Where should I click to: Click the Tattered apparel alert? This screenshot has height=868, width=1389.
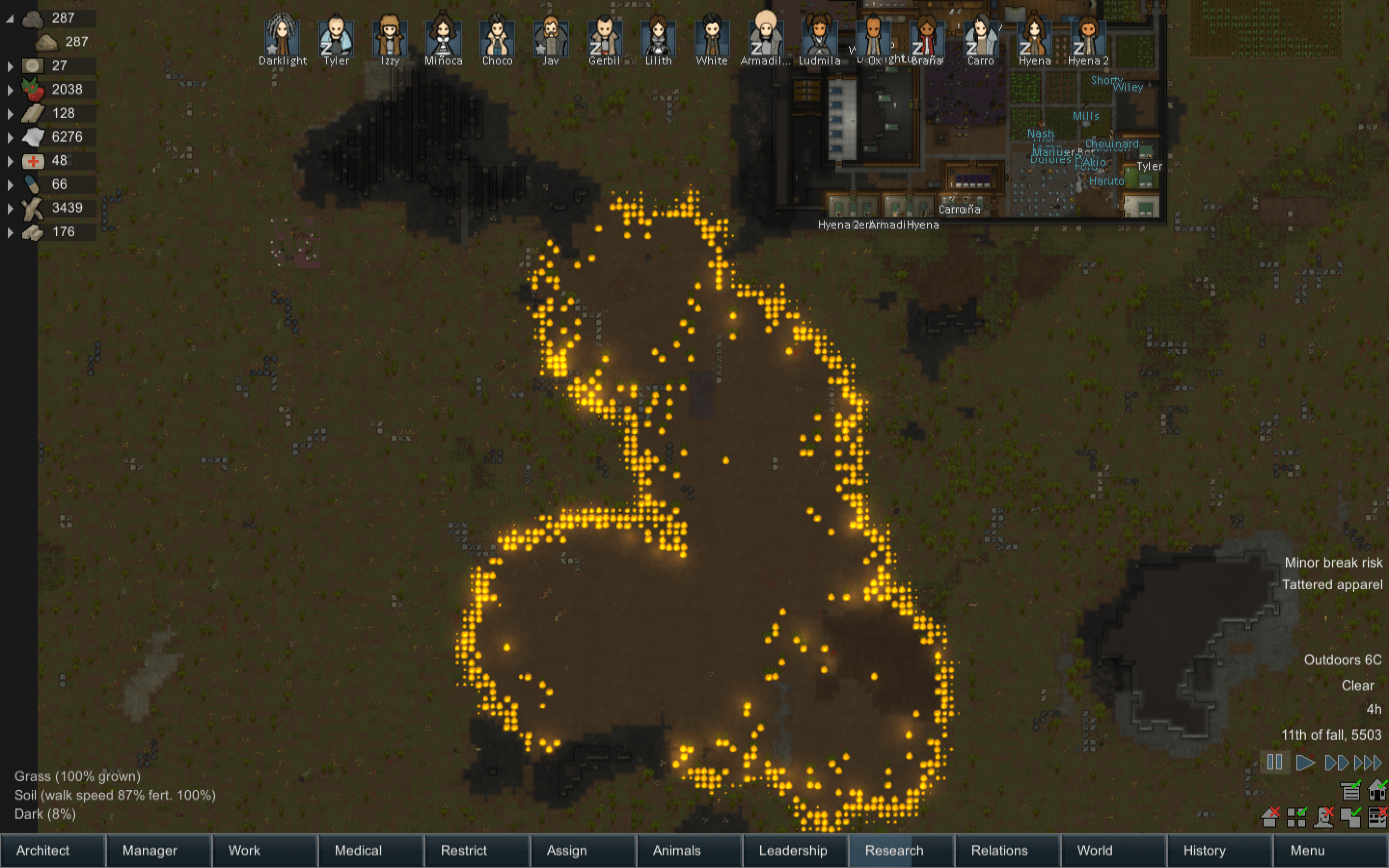coord(1332,584)
